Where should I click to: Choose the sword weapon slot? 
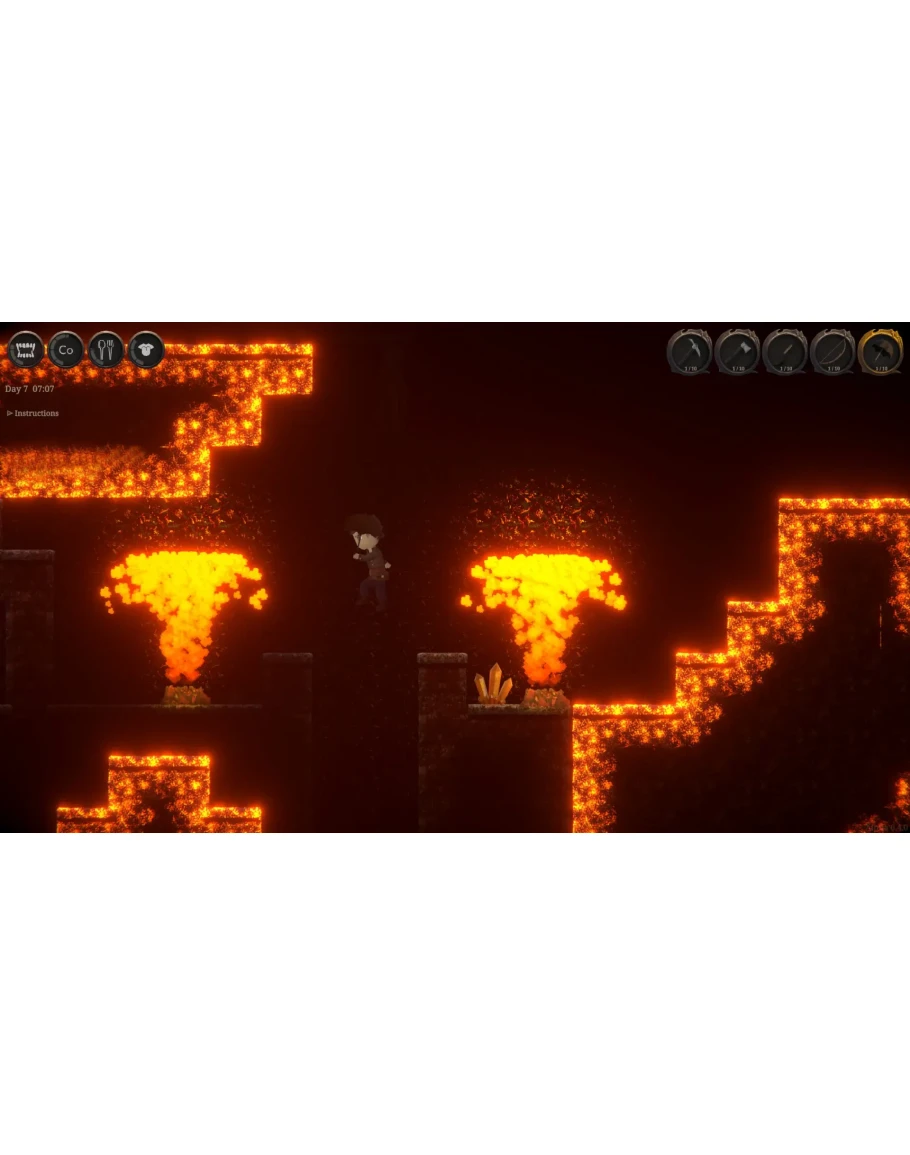point(785,351)
